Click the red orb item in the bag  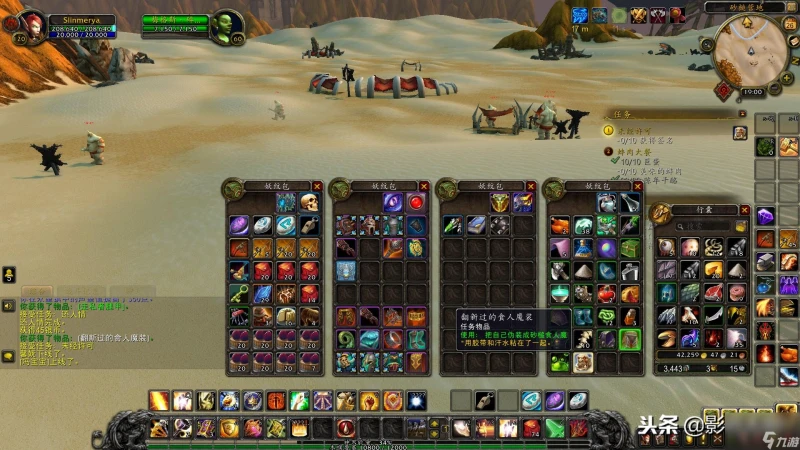(x=417, y=203)
